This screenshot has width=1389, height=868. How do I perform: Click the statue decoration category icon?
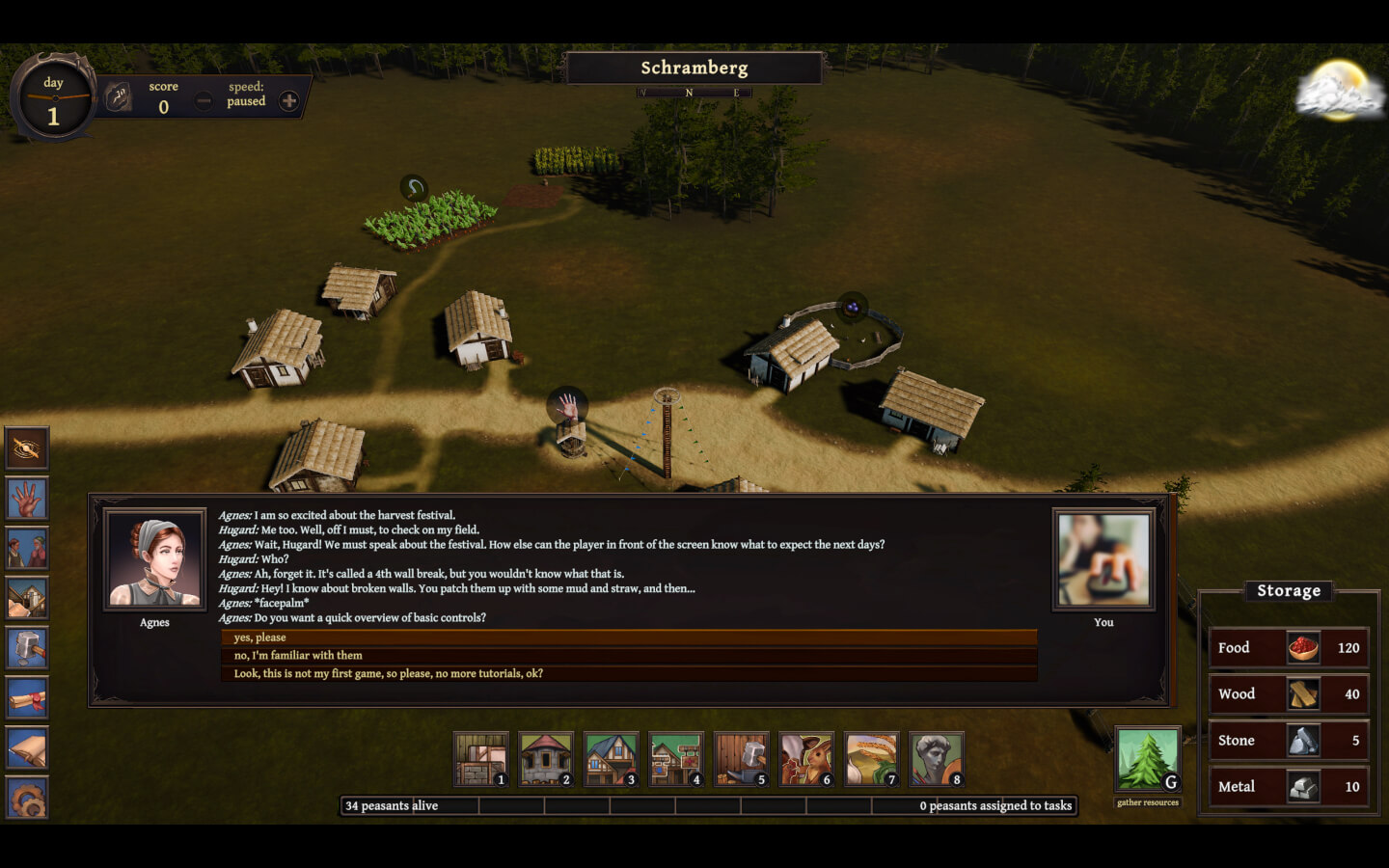(x=938, y=759)
